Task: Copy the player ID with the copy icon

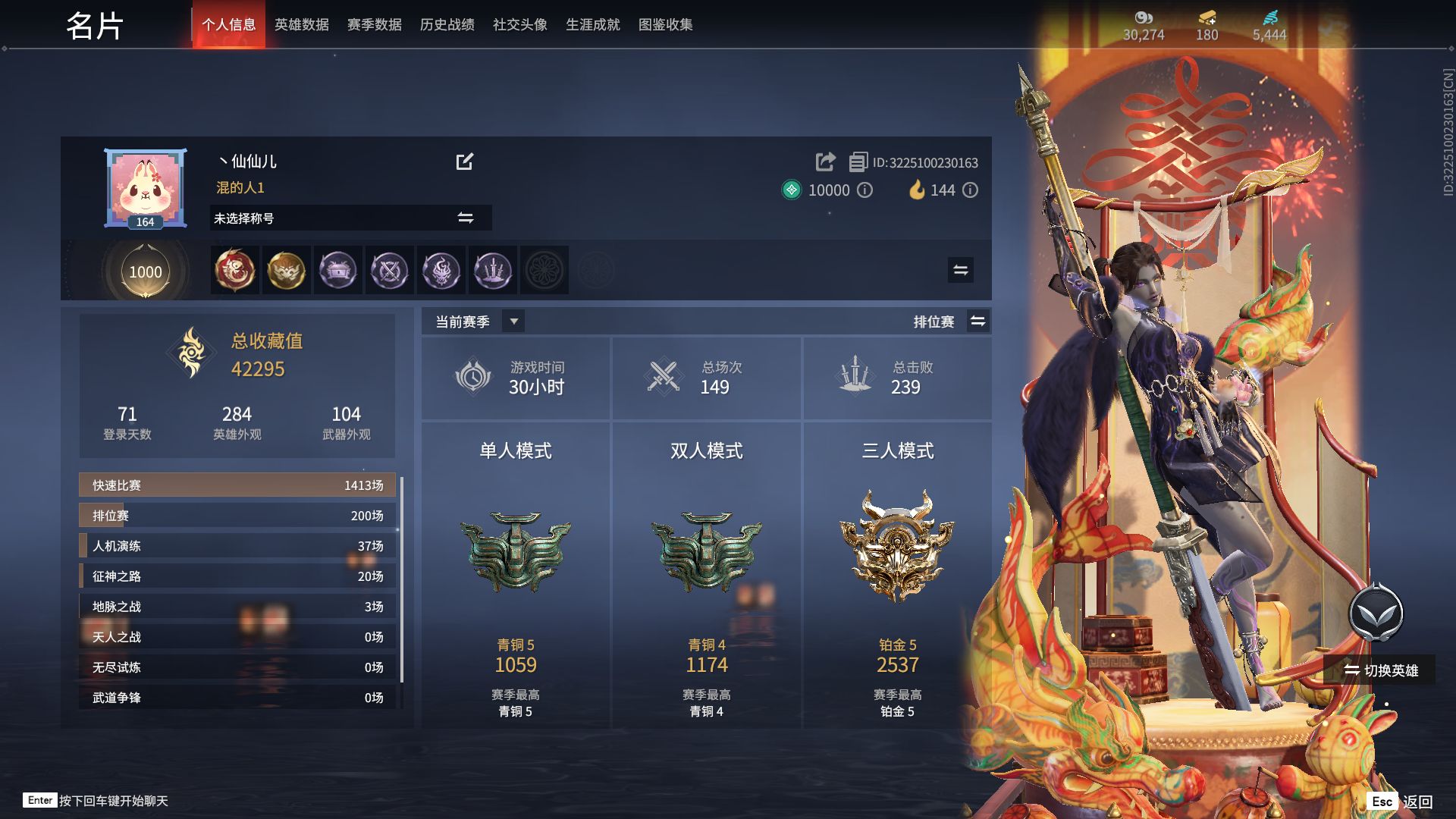Action: (x=858, y=162)
